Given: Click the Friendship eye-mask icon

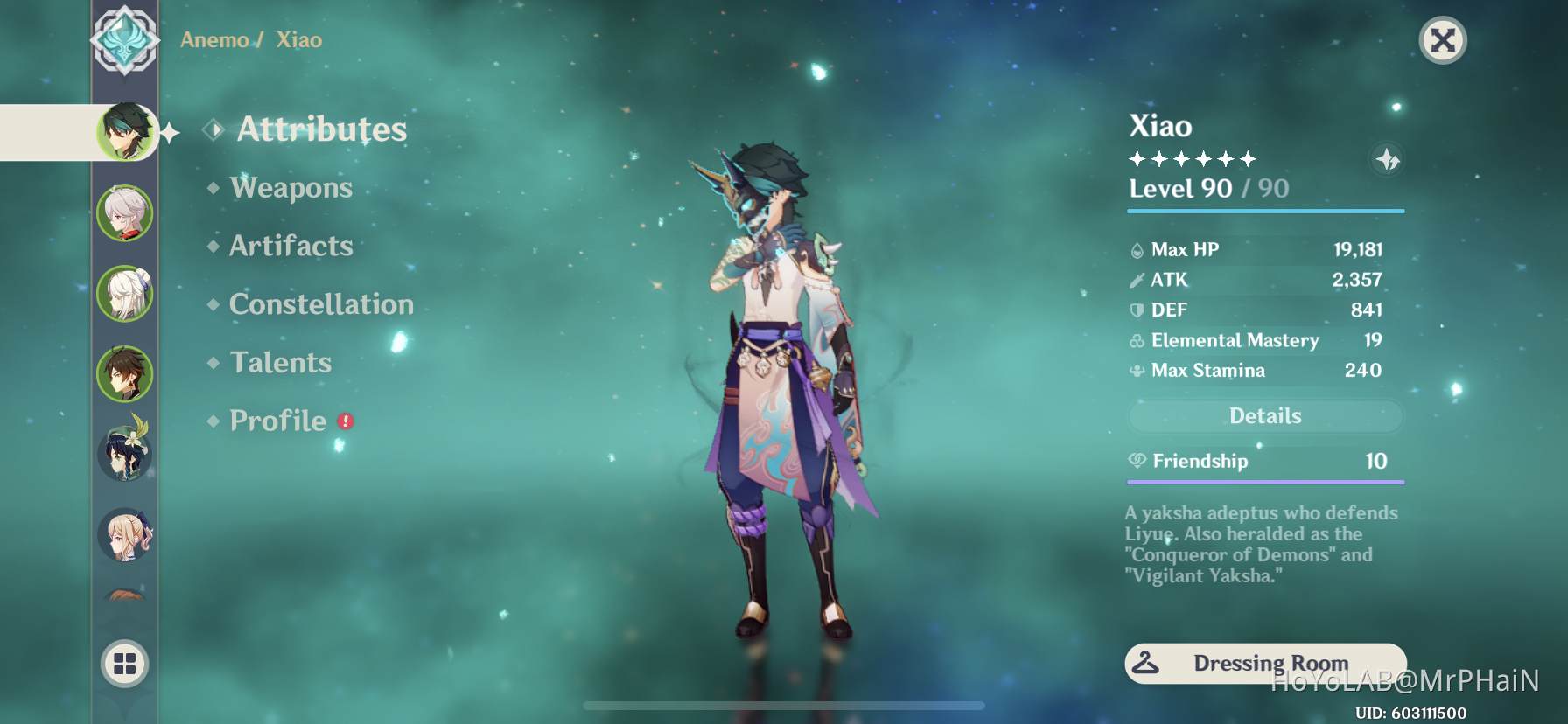Looking at the screenshot, I should point(1136,461).
